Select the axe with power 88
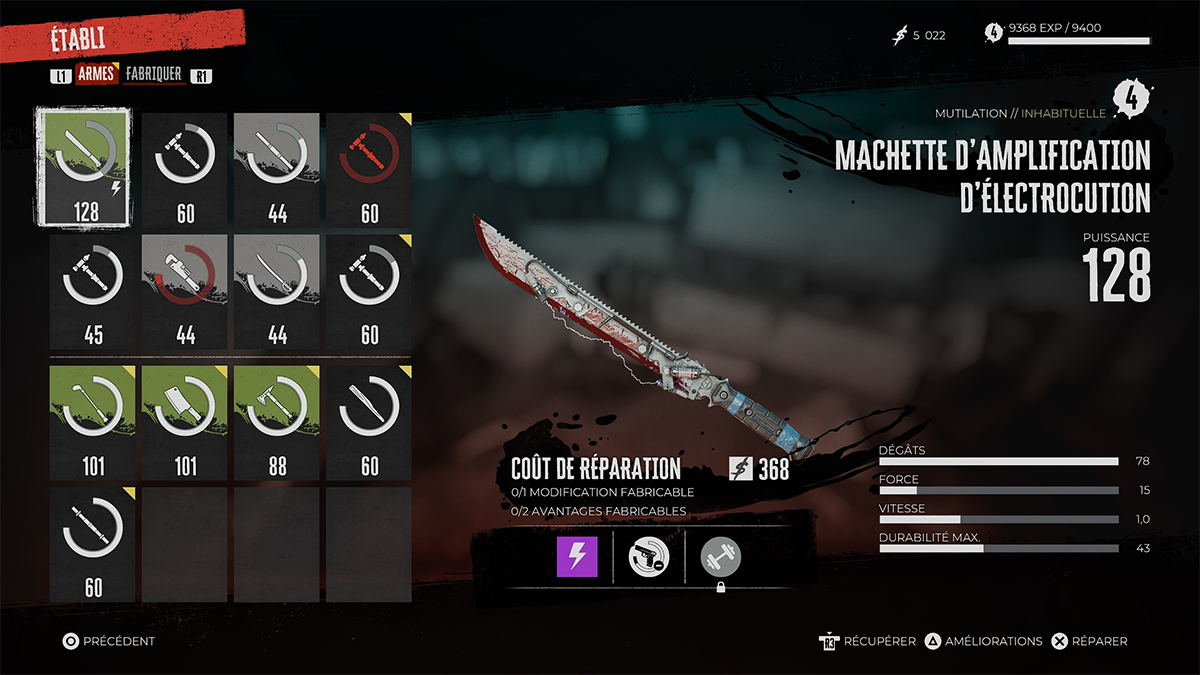 point(277,418)
